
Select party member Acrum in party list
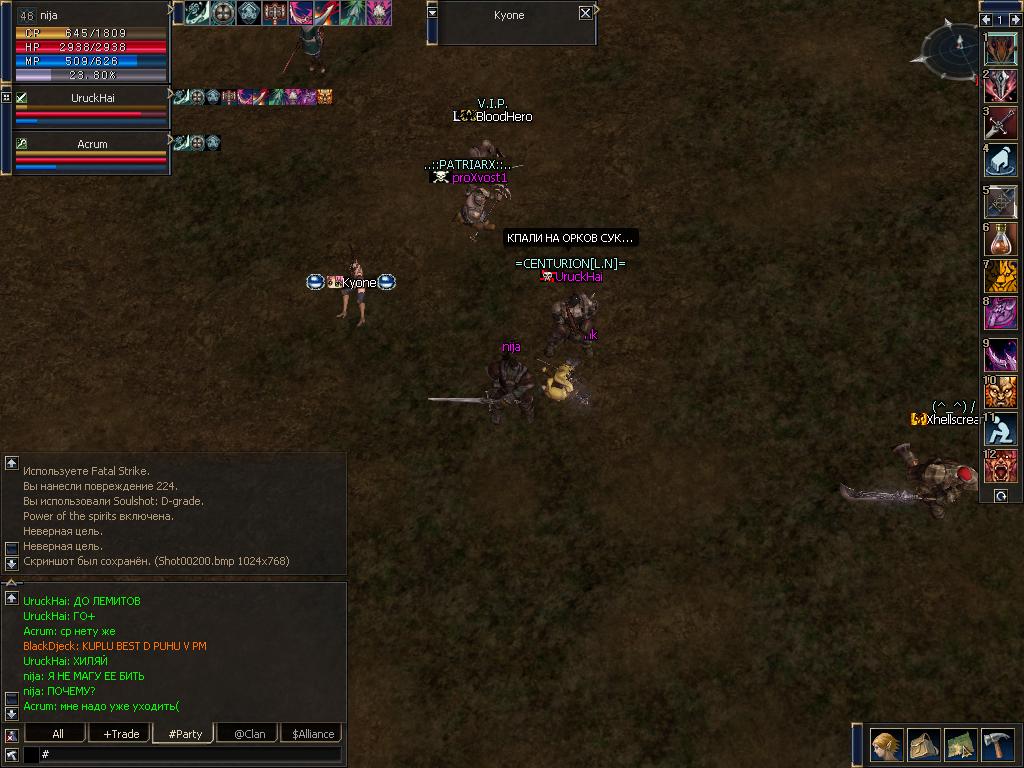click(x=92, y=144)
